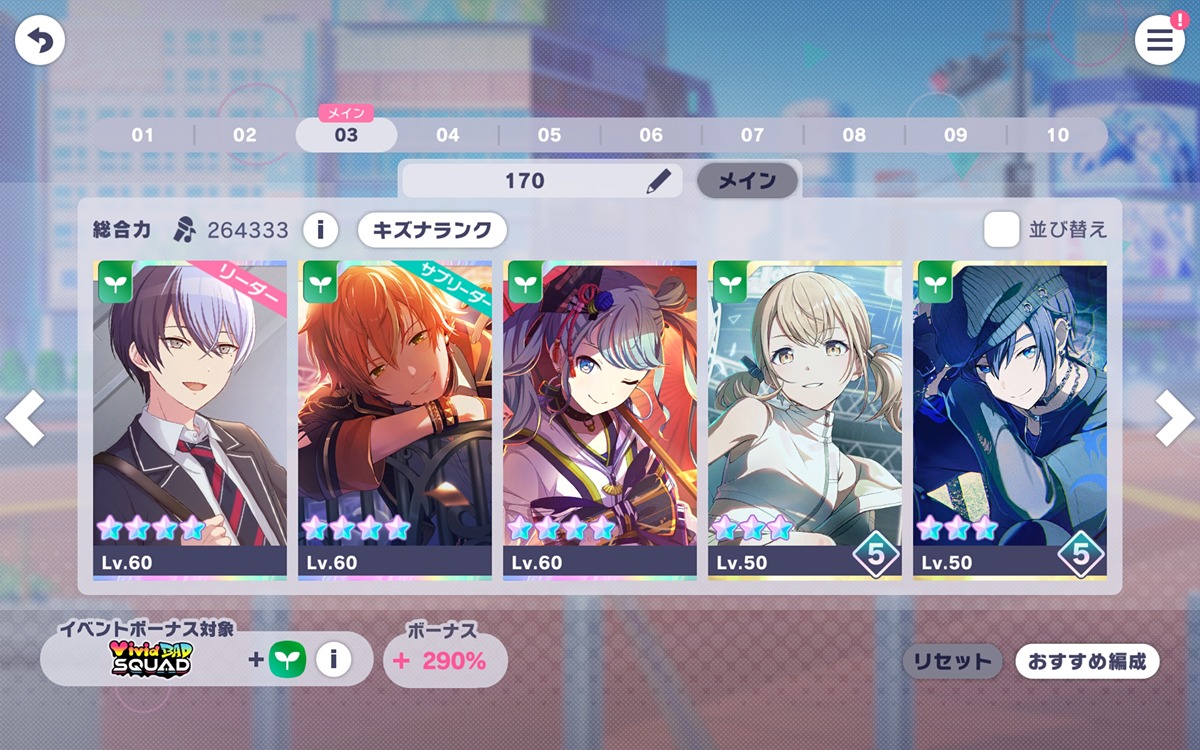Choose team slot 04
Viewport: 1200px width, 750px height.
[448, 135]
